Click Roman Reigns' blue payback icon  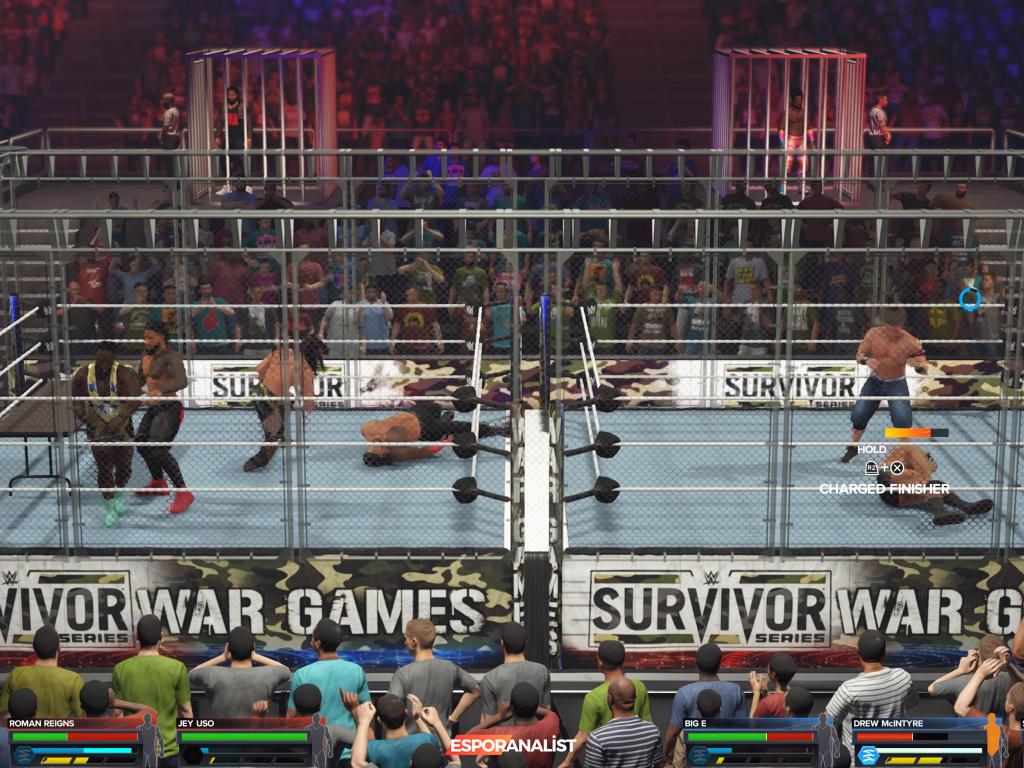[22, 755]
